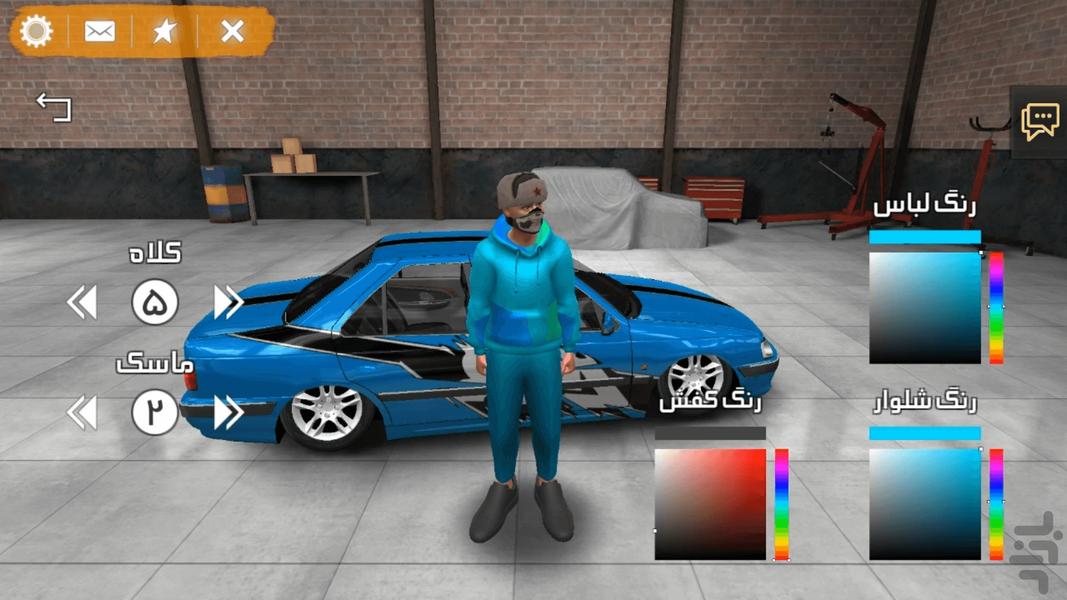Image resolution: width=1067 pixels, height=600 pixels.
Task: Select the previous hat (کلاه)
Action: pos(82,302)
